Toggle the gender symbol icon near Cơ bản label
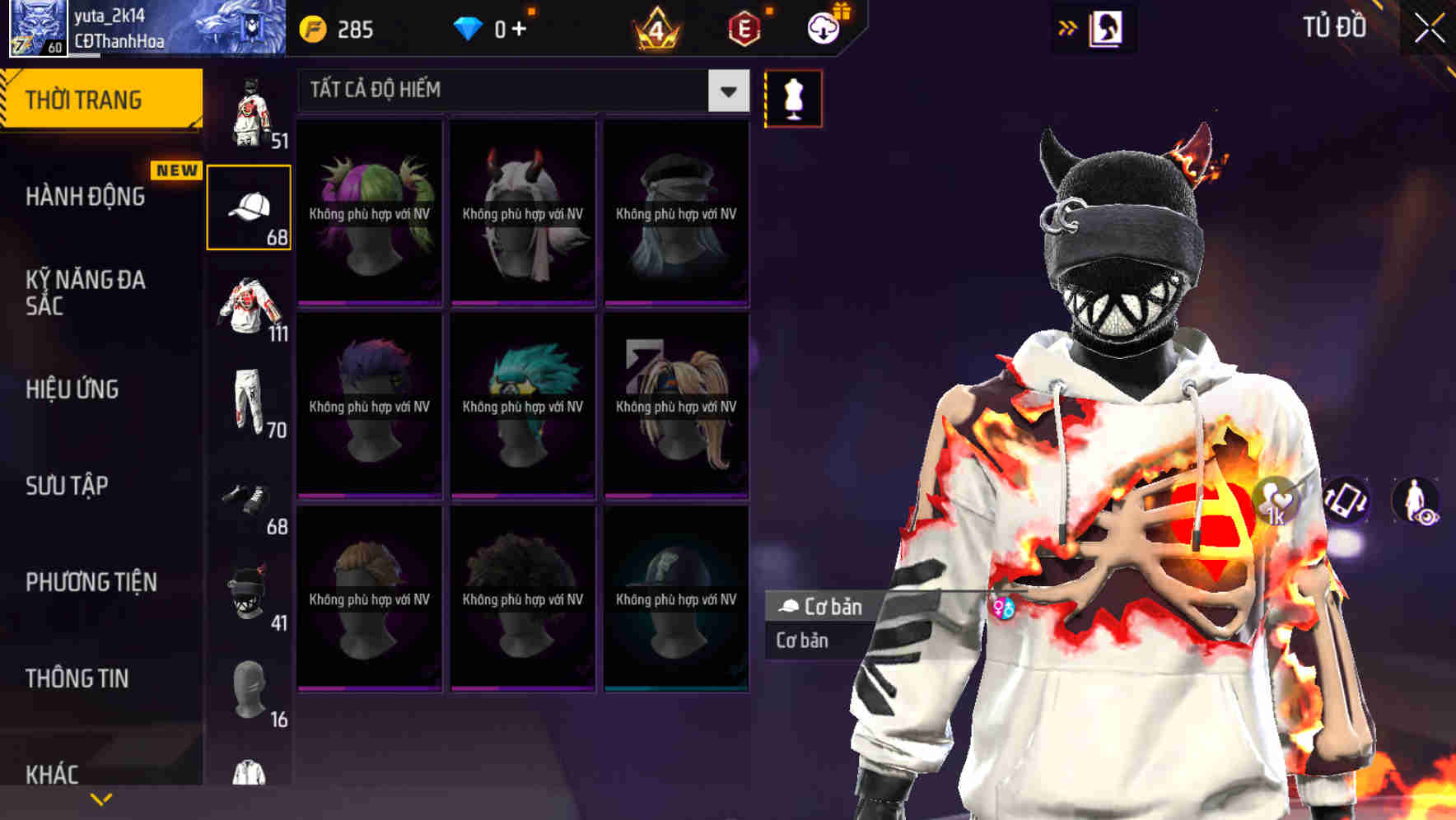 (1006, 606)
